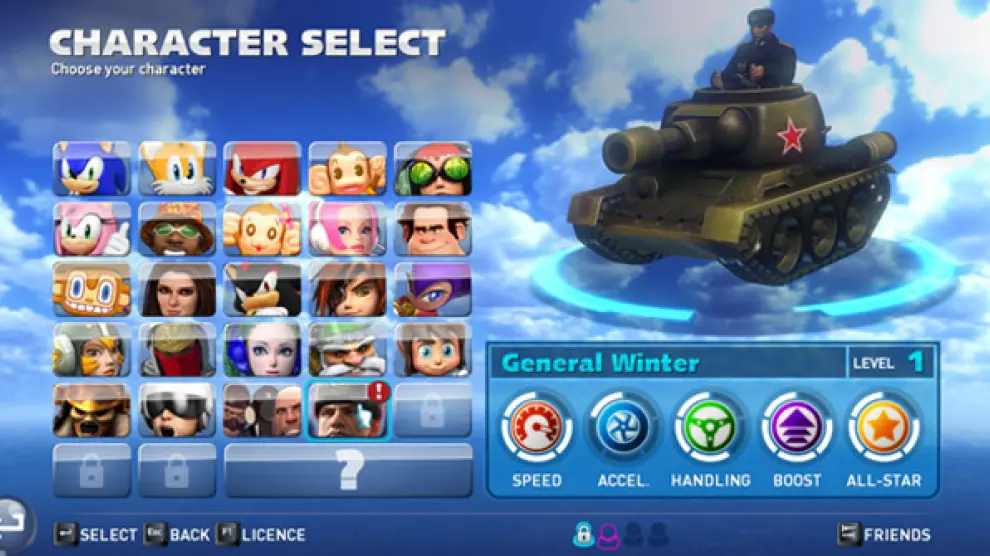Select AiAi the monkey portrait
Screen dimensions: 990x556
point(347,168)
